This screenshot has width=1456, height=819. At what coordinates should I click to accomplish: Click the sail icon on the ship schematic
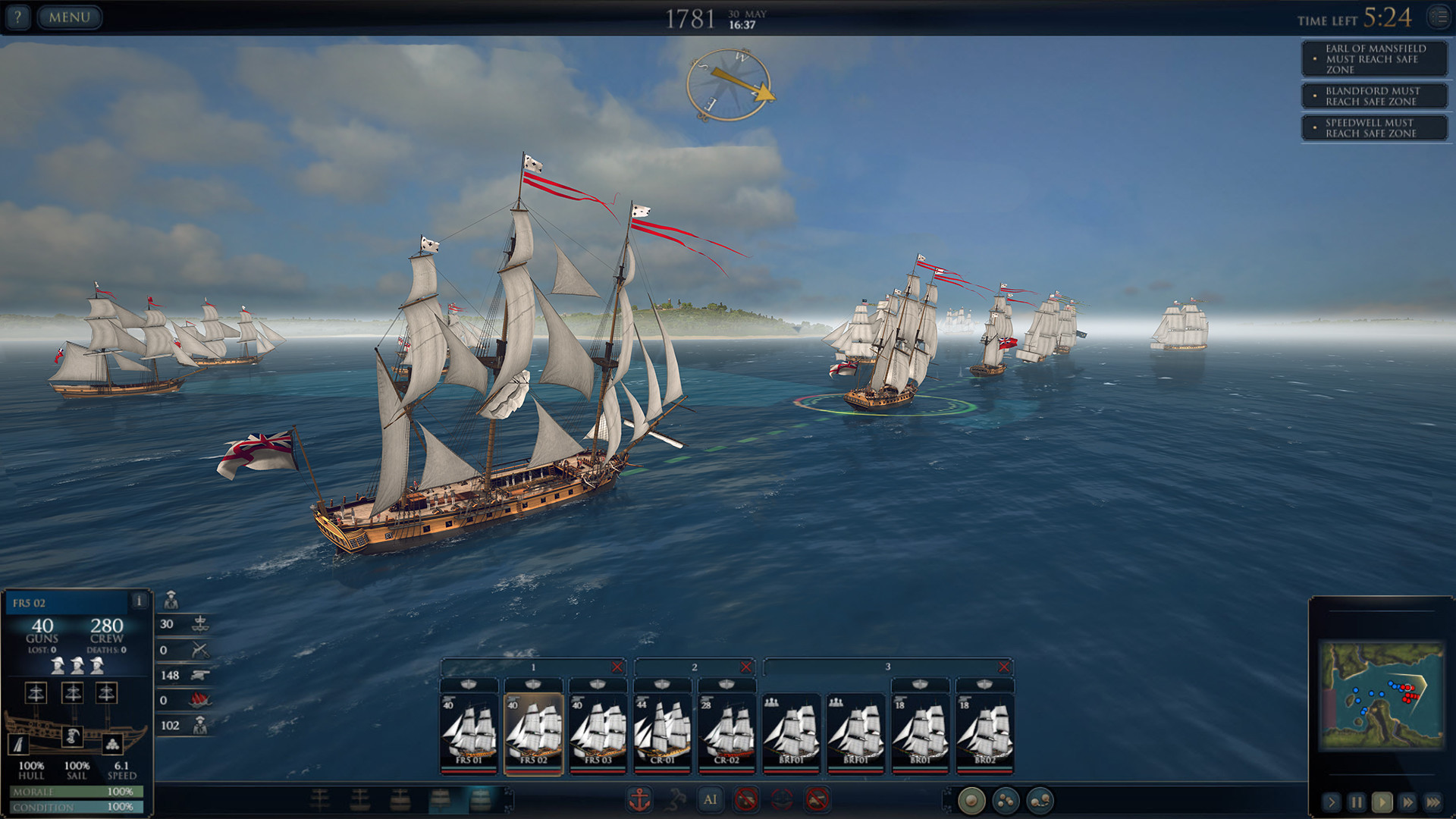(x=19, y=744)
